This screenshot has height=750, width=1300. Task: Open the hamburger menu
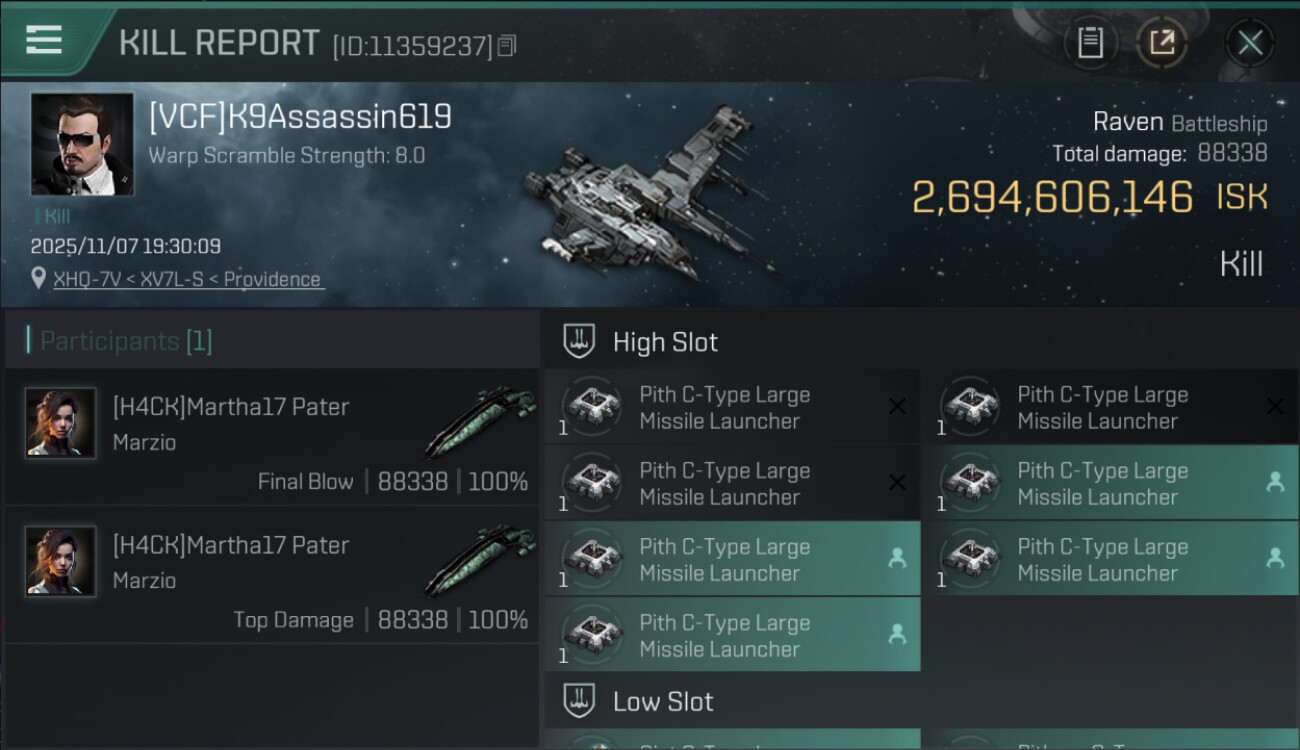click(44, 40)
